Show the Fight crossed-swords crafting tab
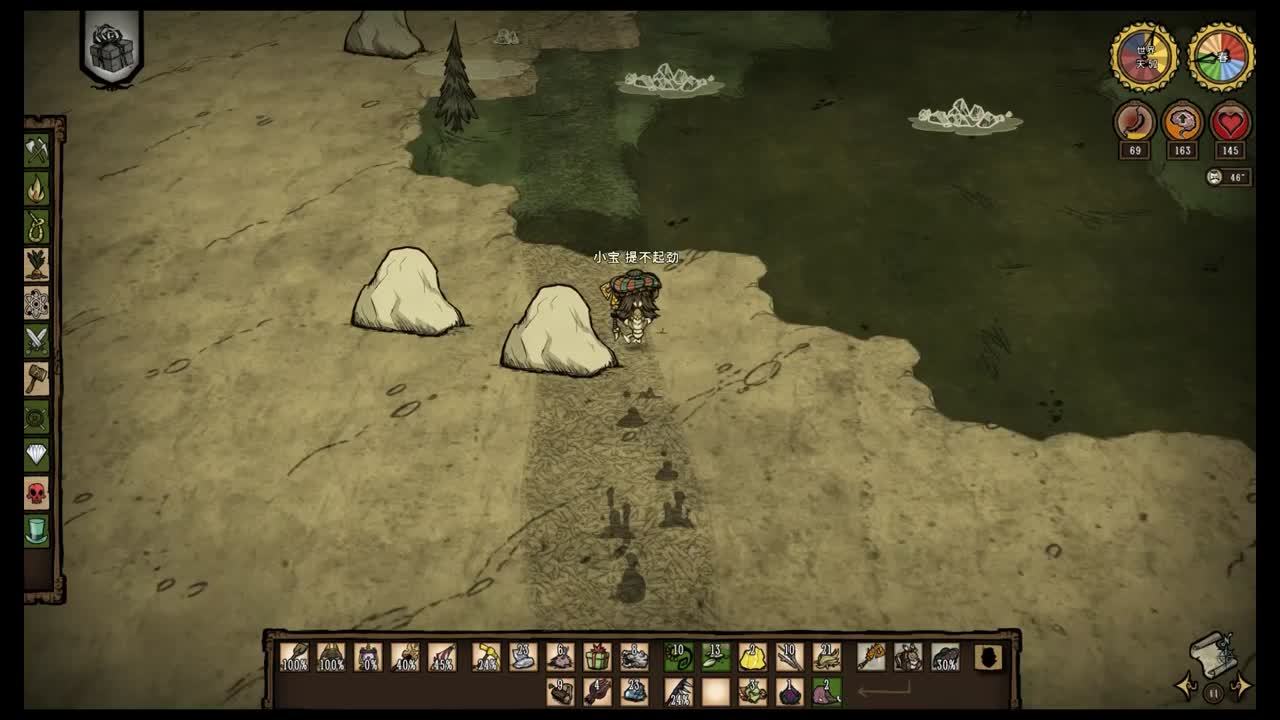This screenshot has width=1280, height=720. (37, 340)
